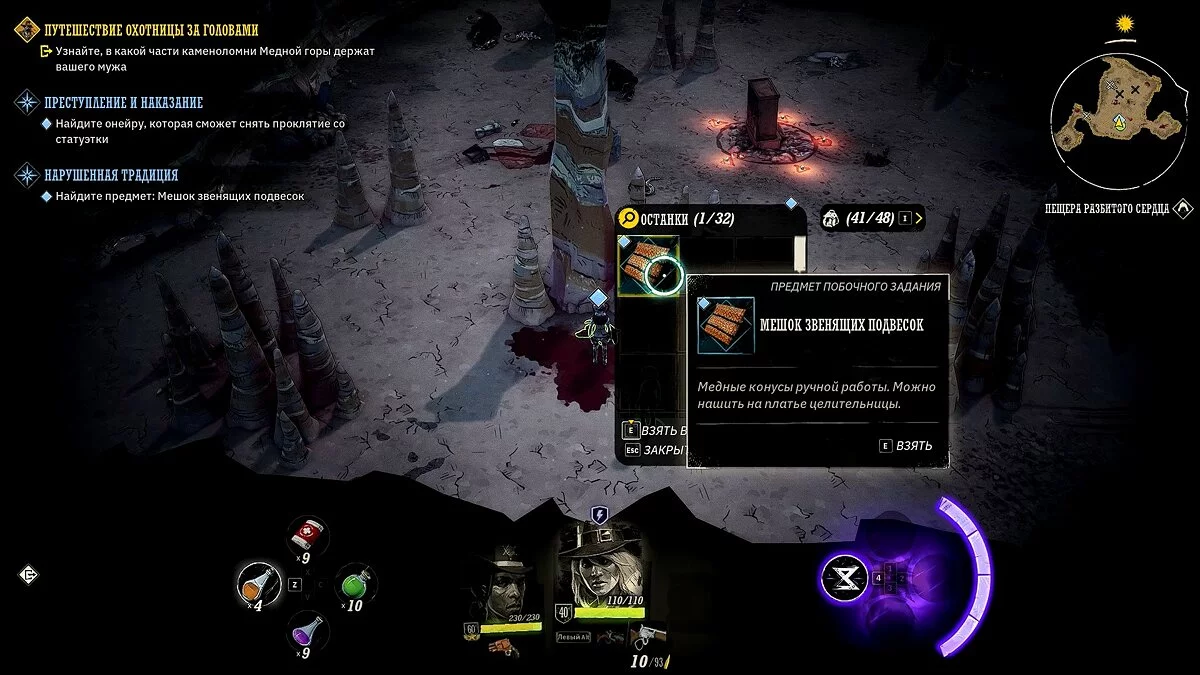Image resolution: width=1200 pixels, height=675 pixels.
Task: Use the bandage item with 9 left
Action: coord(308,539)
